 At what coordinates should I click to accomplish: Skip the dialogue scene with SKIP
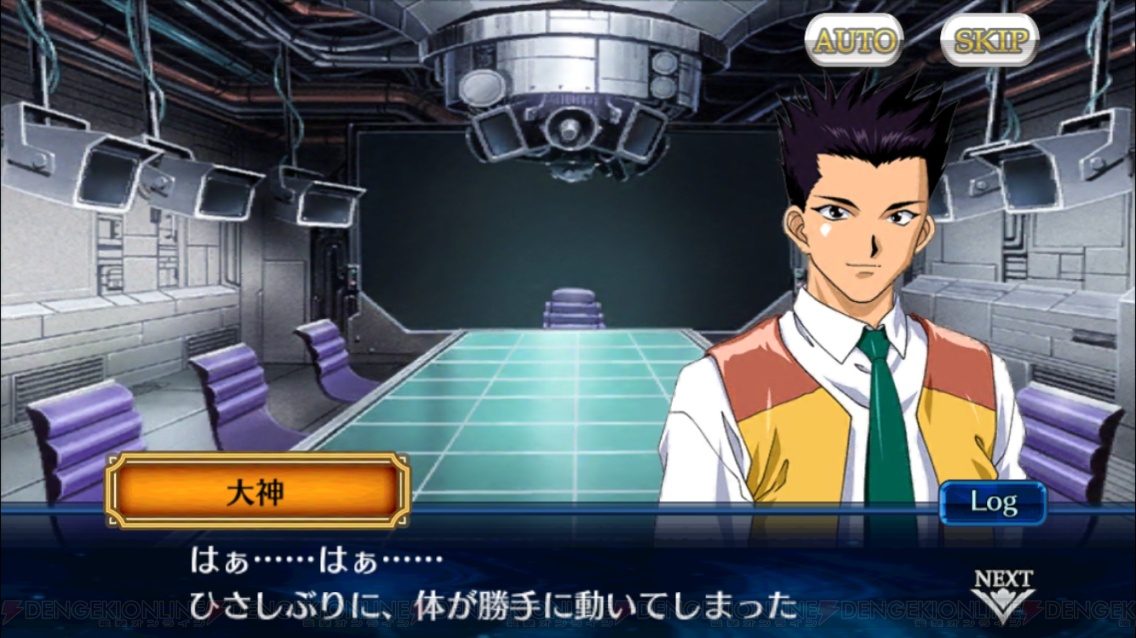coord(989,41)
